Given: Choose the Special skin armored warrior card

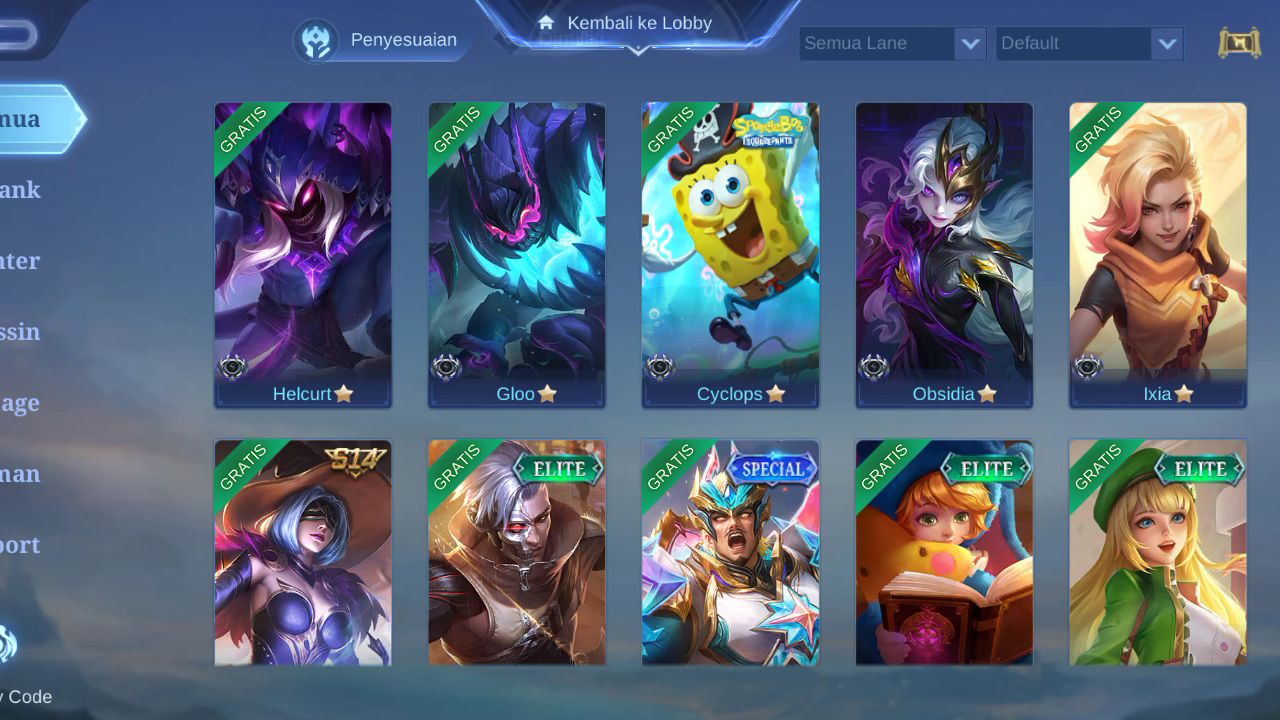Looking at the screenshot, I should click(x=730, y=552).
